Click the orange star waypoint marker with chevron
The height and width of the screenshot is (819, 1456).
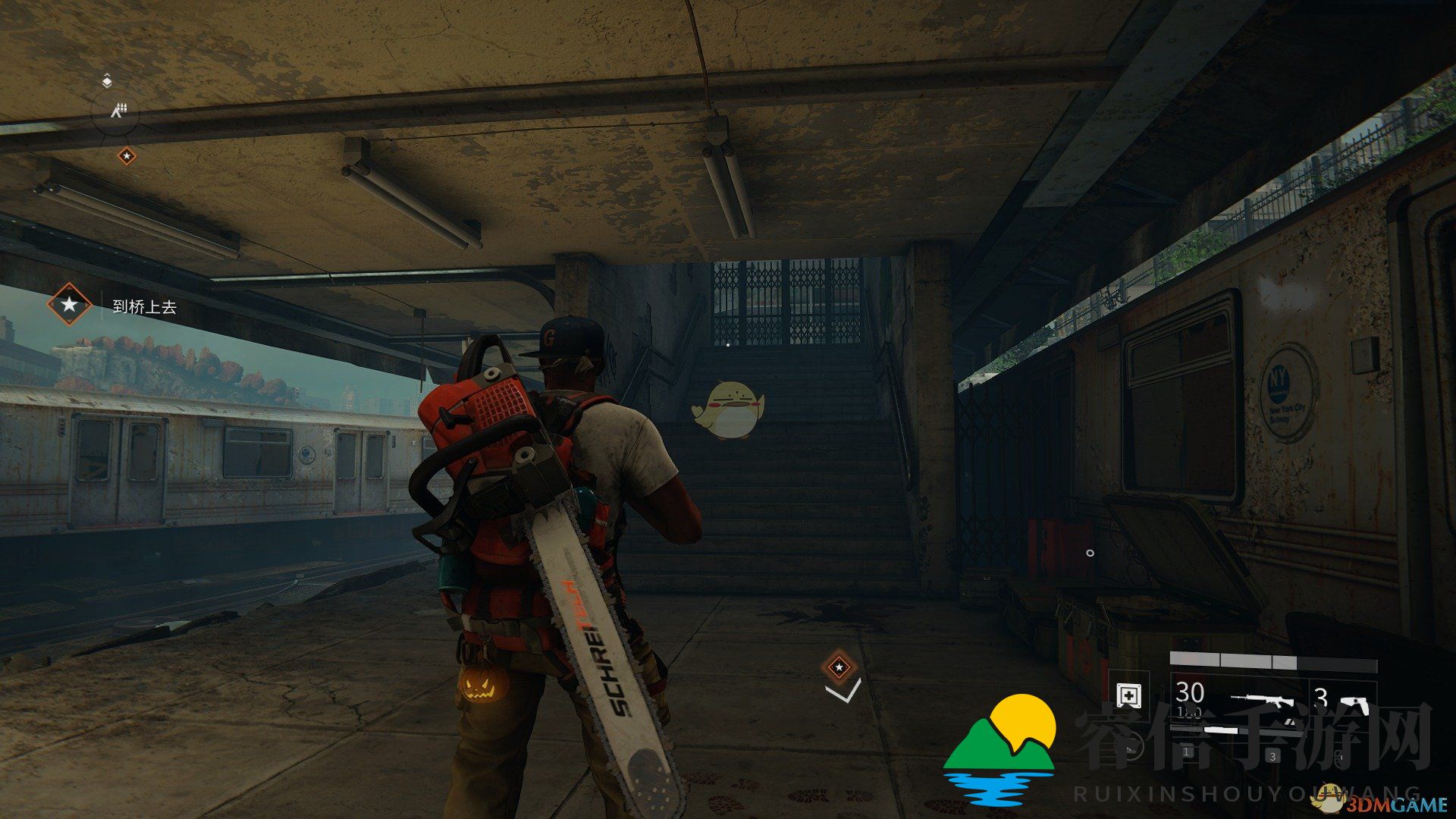click(839, 667)
